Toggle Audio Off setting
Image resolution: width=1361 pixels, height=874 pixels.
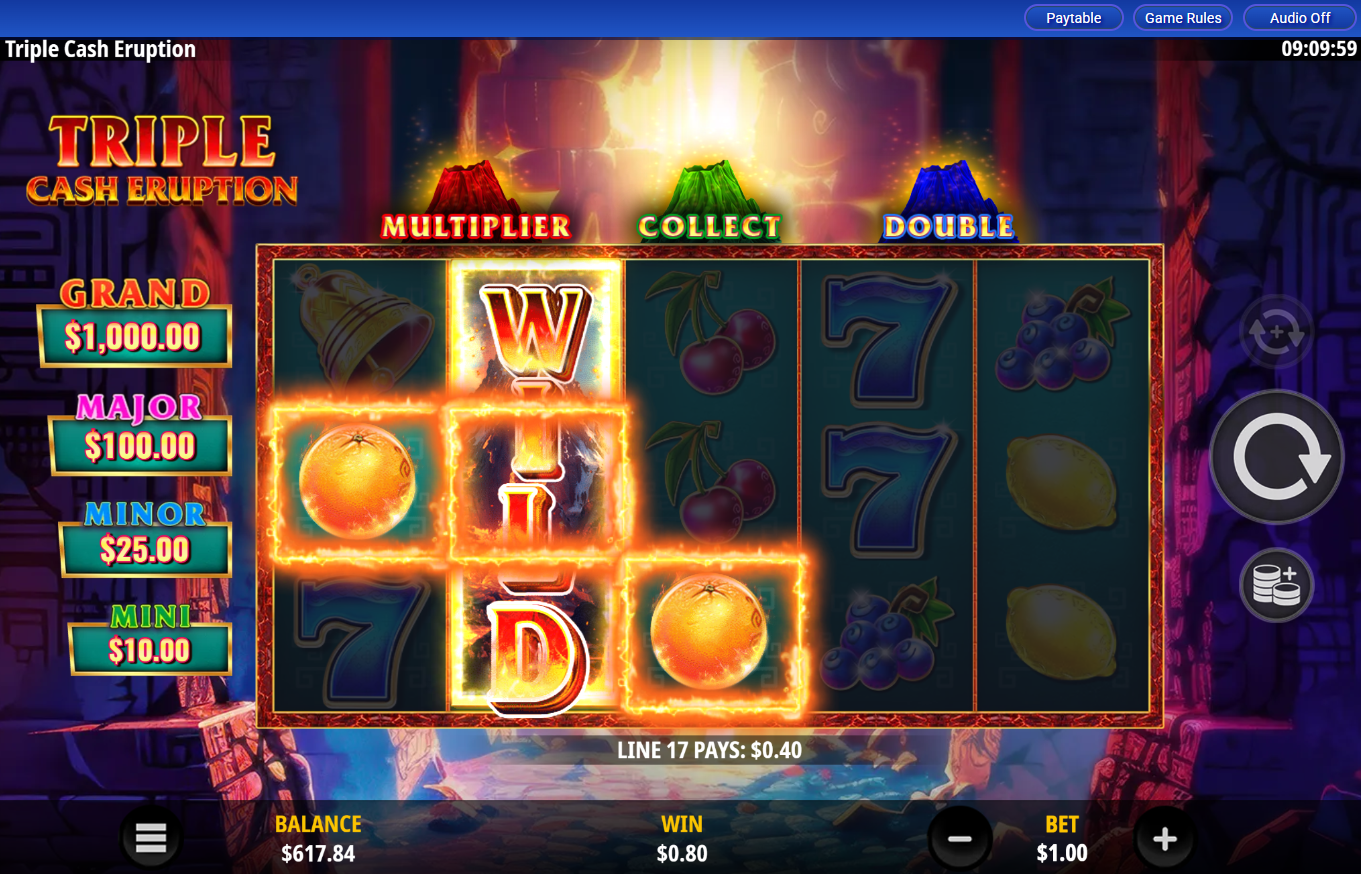tap(1299, 17)
